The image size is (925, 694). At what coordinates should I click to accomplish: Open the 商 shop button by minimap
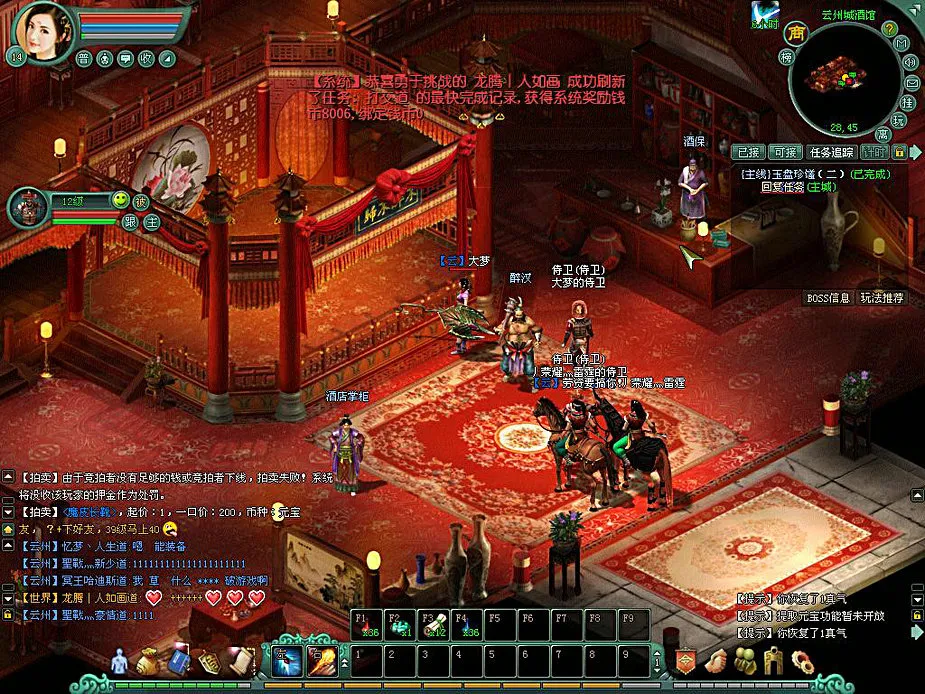(x=796, y=33)
